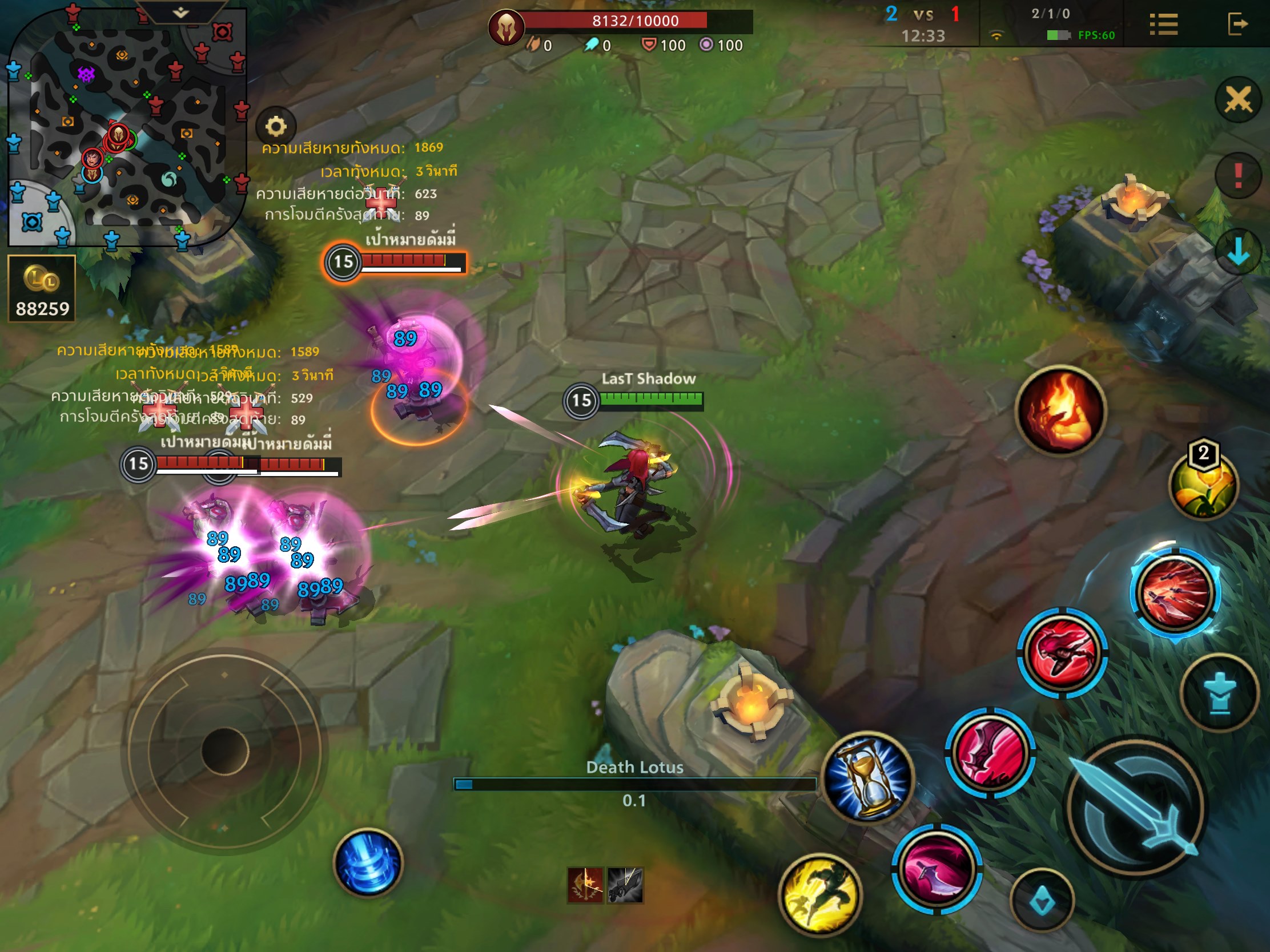Image resolution: width=1270 pixels, height=952 pixels.
Task: Click the exit door icon
Action: [1237, 25]
